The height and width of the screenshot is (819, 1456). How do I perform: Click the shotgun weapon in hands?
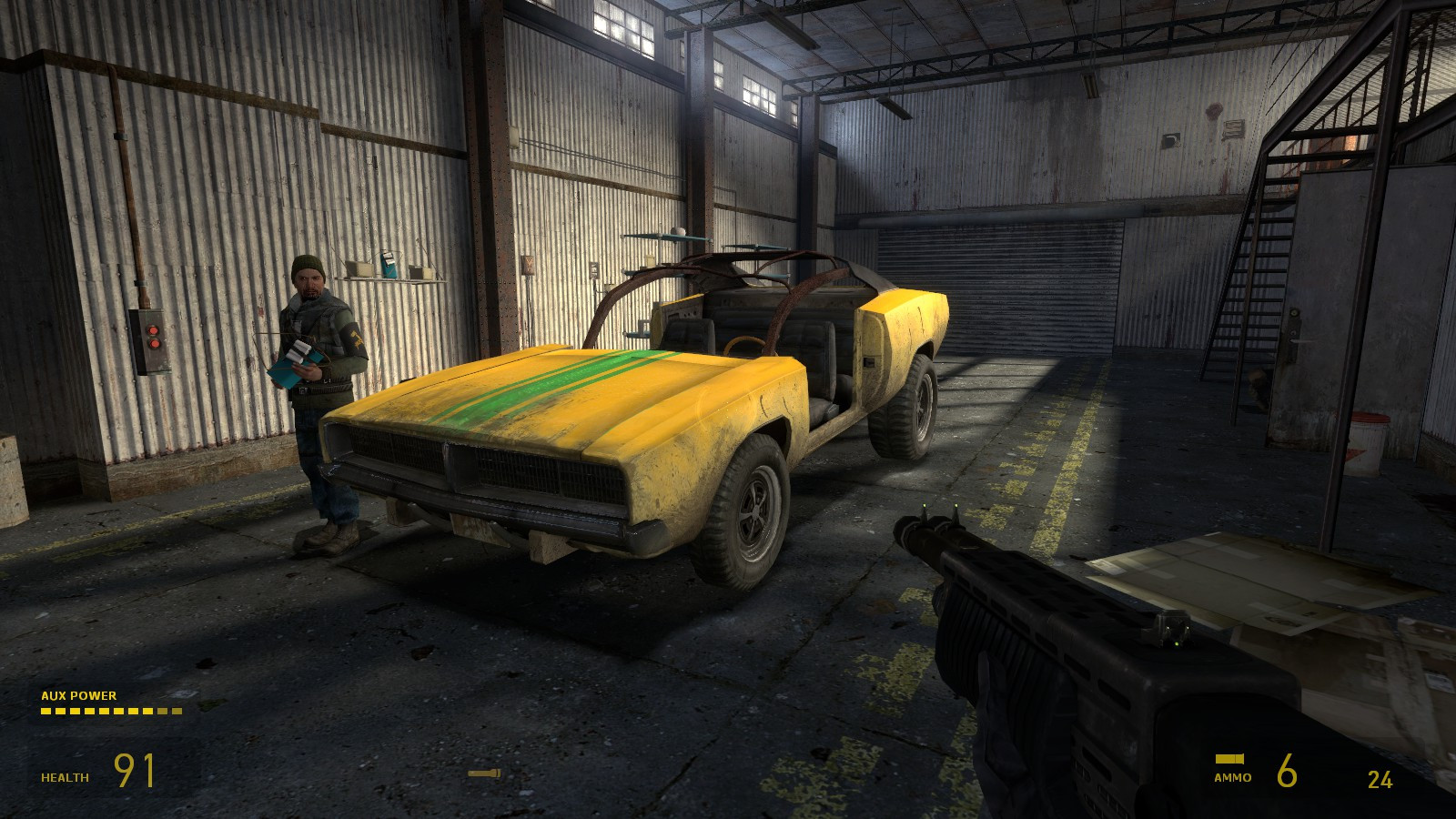(1046, 655)
